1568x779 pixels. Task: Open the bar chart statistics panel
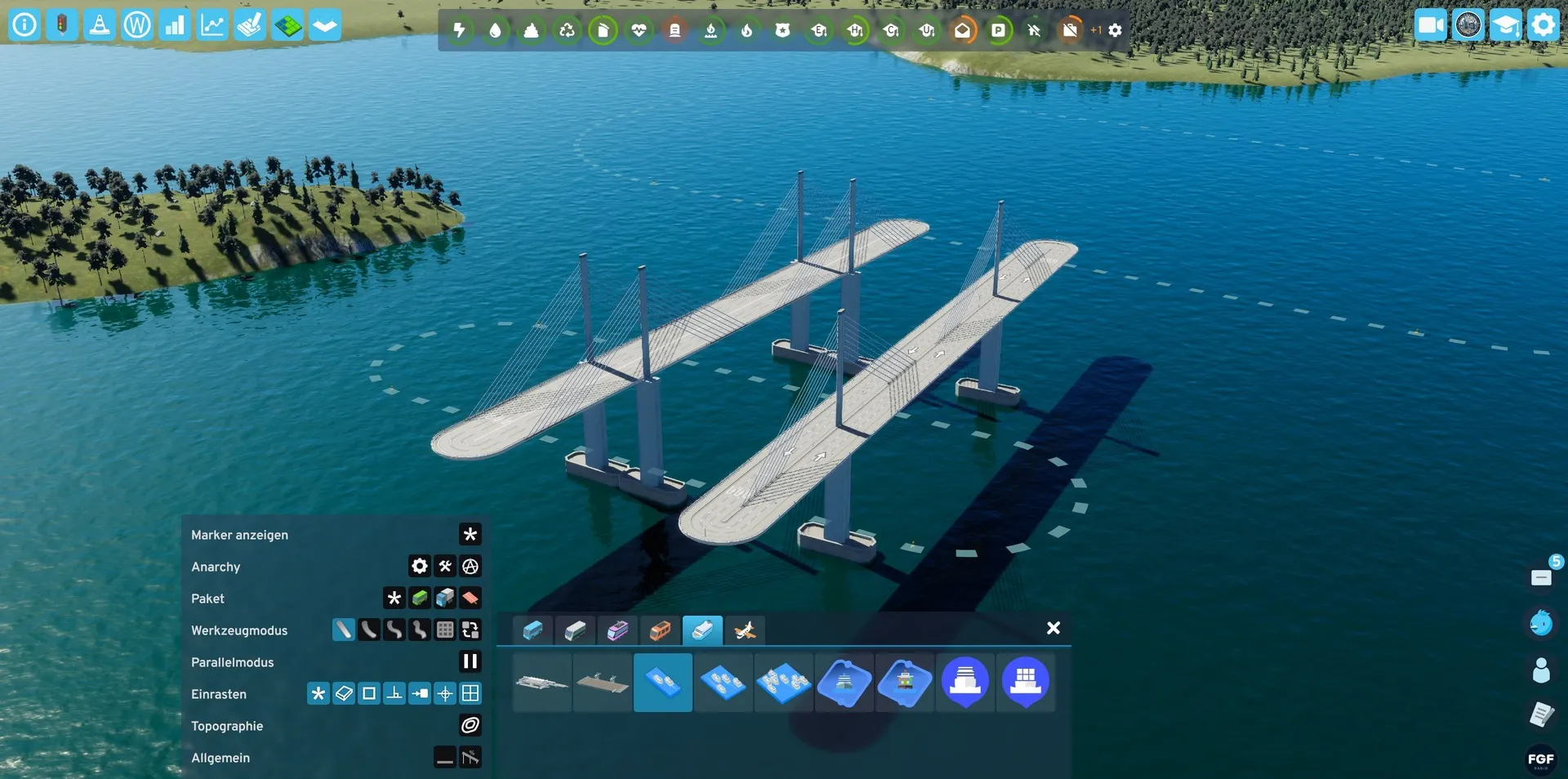click(x=174, y=24)
